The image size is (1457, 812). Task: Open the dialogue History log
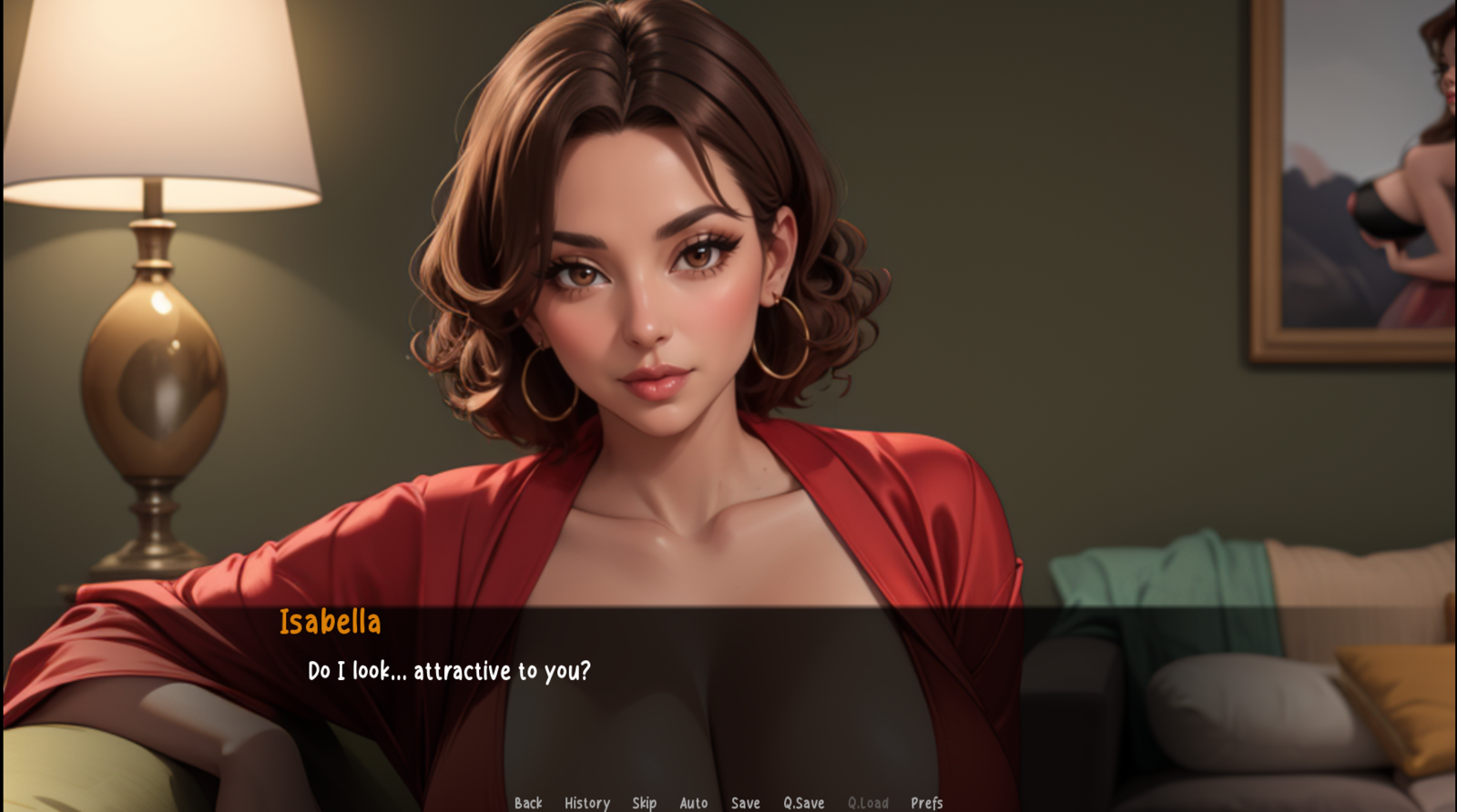click(586, 802)
